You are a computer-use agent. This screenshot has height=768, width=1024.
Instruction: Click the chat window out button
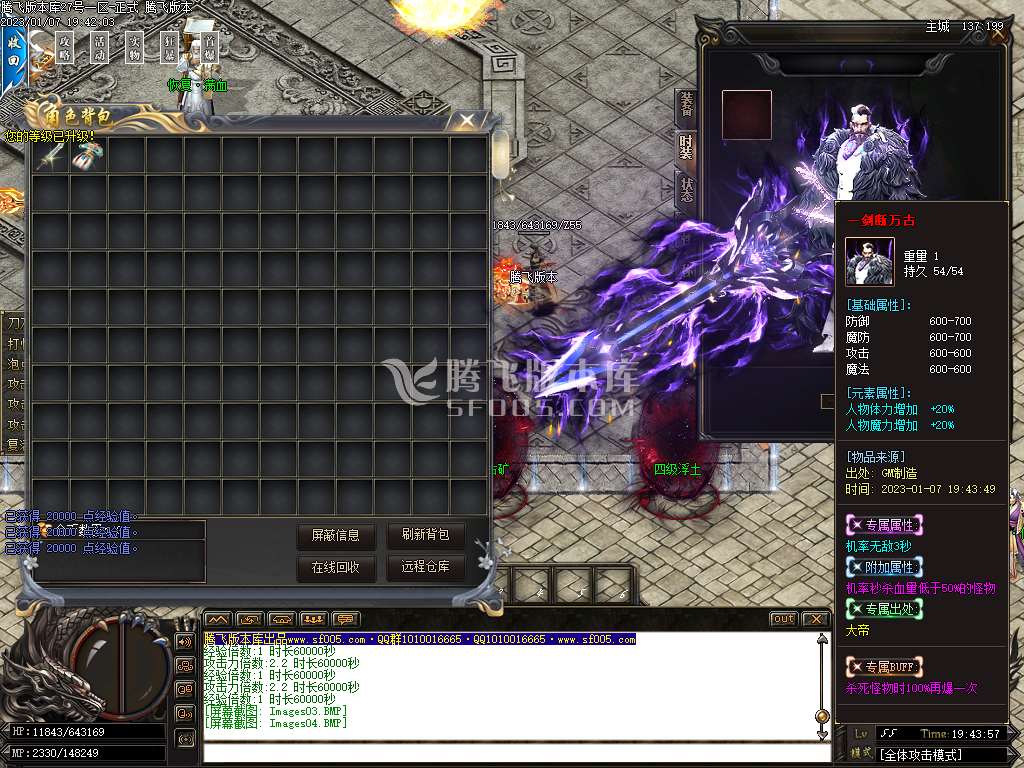[x=783, y=619]
